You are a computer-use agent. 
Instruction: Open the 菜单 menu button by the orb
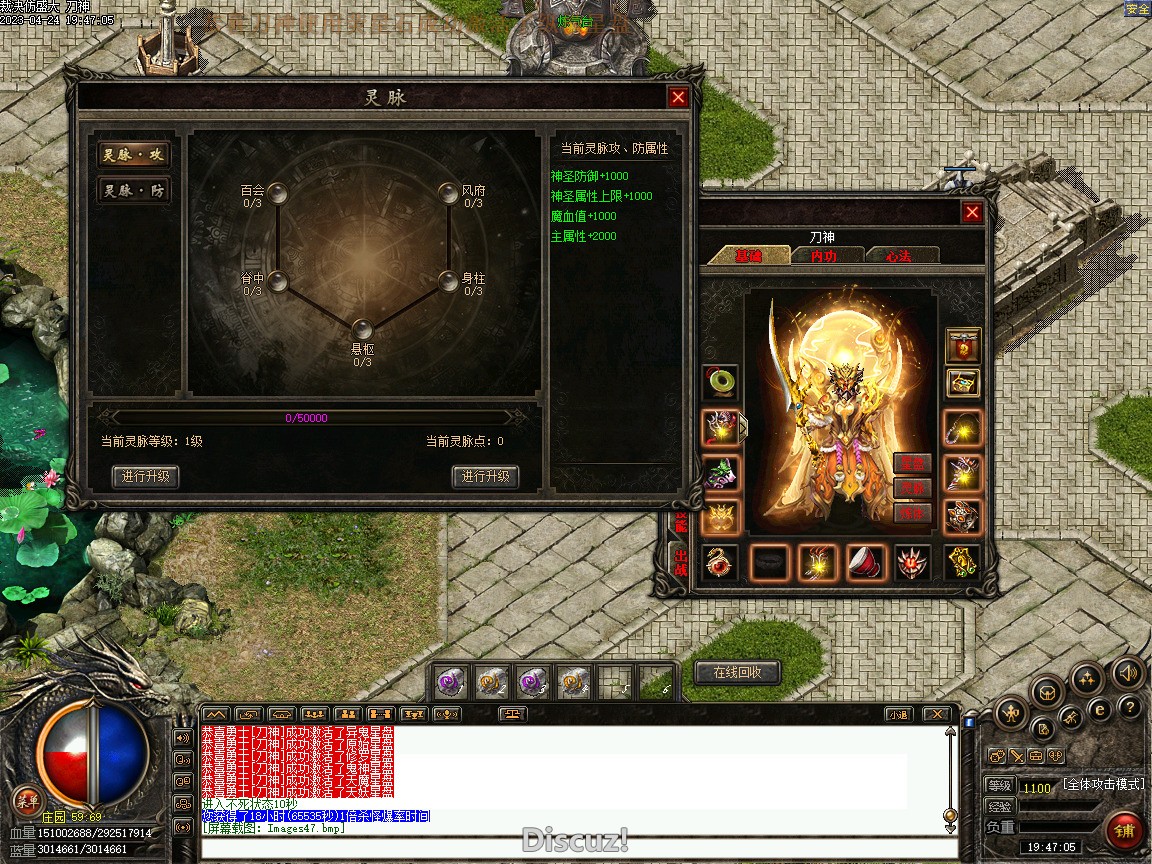click(27, 801)
